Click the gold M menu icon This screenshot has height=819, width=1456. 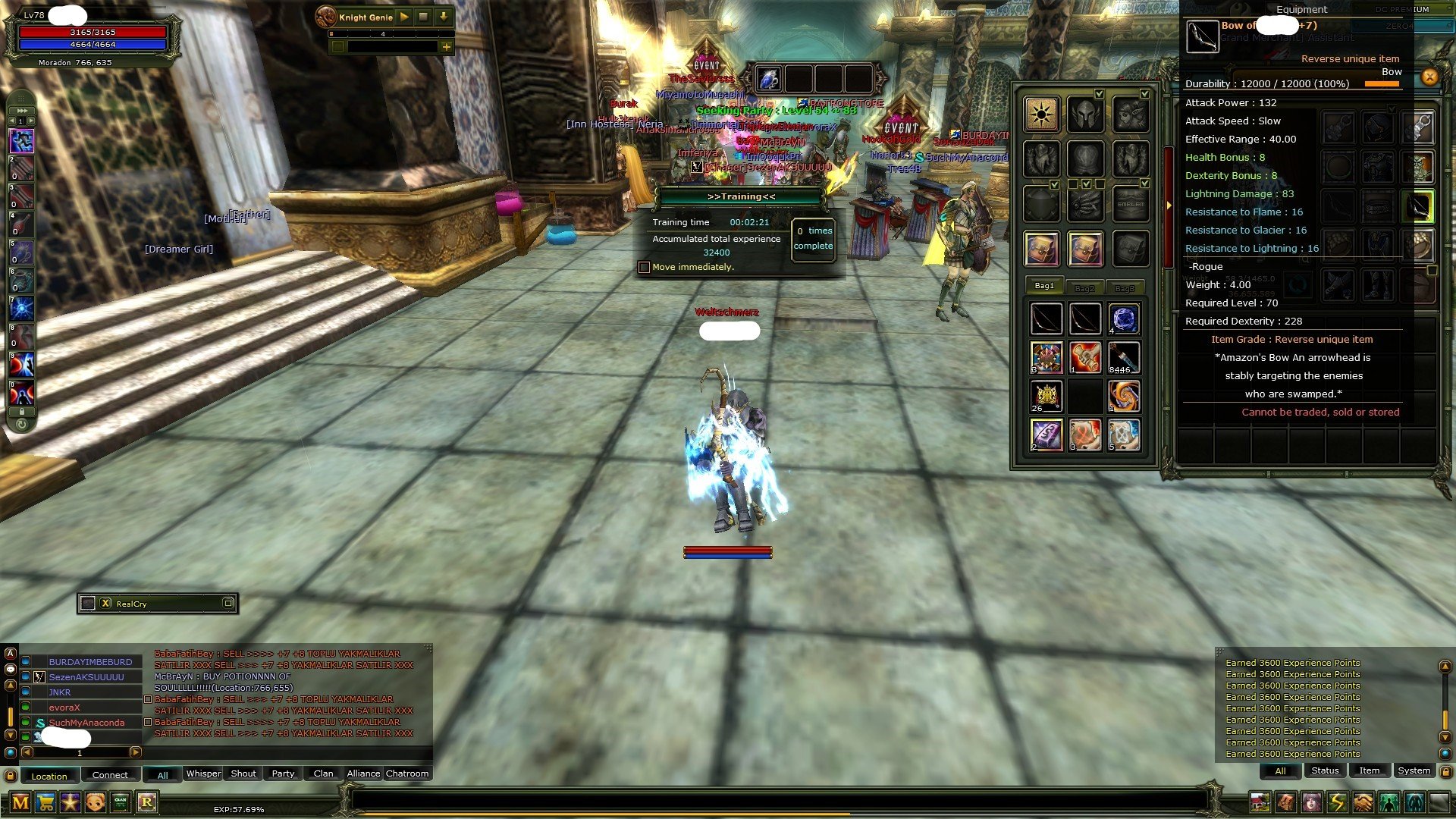point(20,802)
